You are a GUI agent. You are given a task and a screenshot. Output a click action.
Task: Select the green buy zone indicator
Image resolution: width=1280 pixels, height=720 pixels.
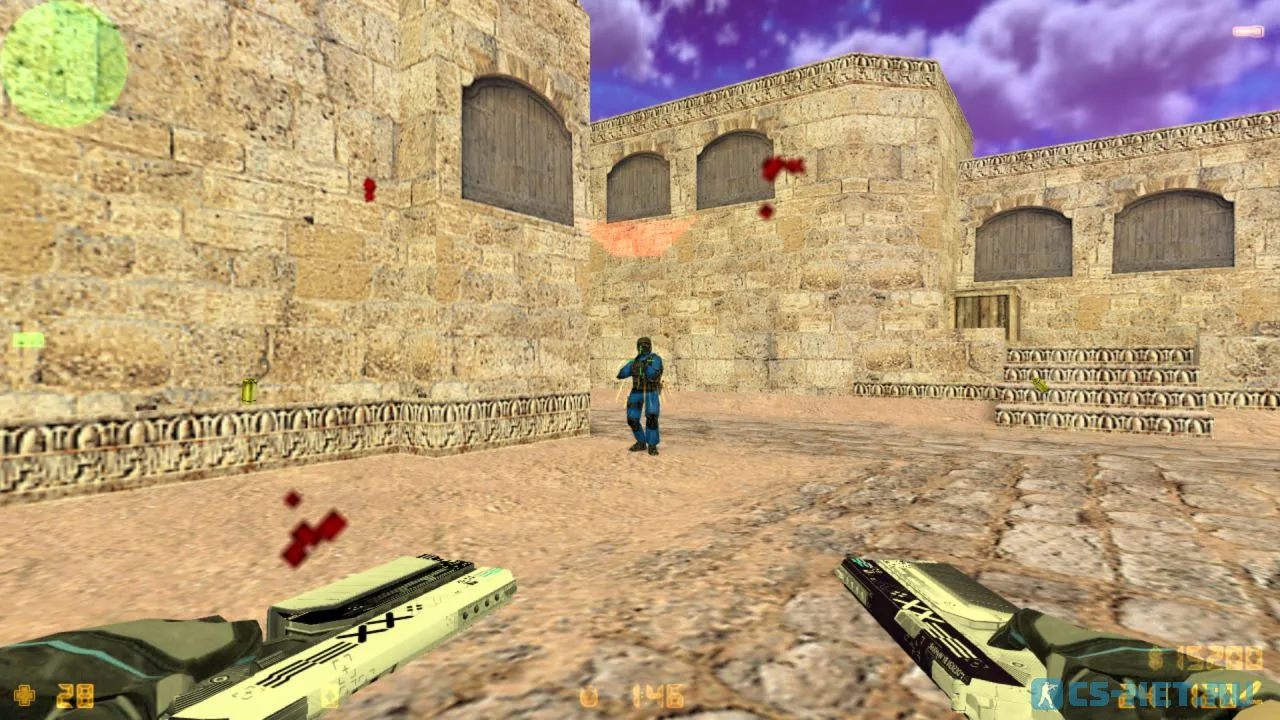(x=28, y=340)
